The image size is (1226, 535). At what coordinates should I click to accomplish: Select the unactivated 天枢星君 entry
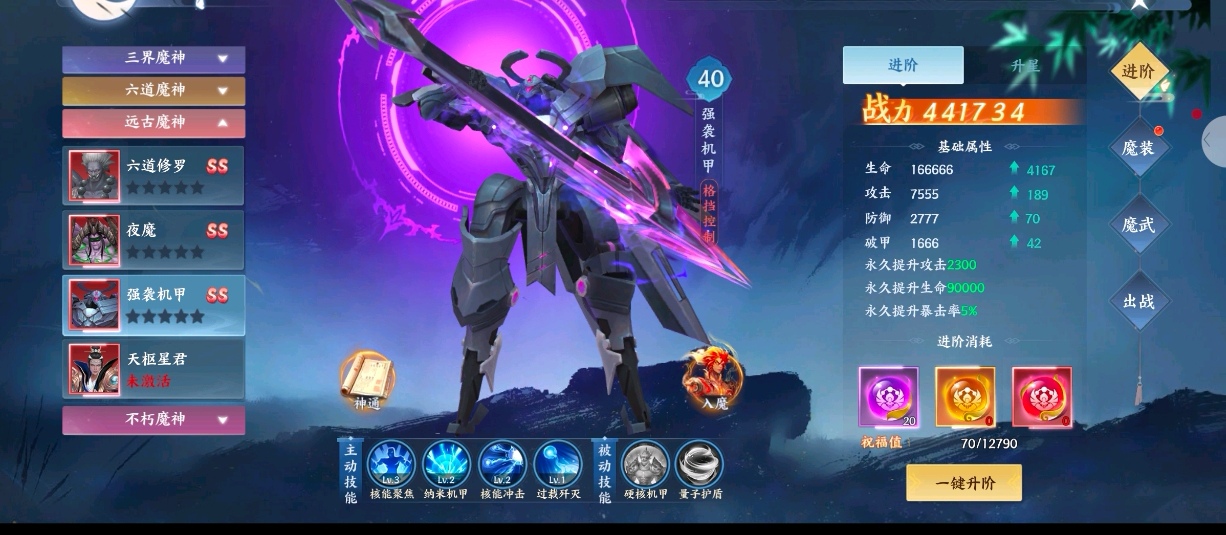[x=154, y=369]
